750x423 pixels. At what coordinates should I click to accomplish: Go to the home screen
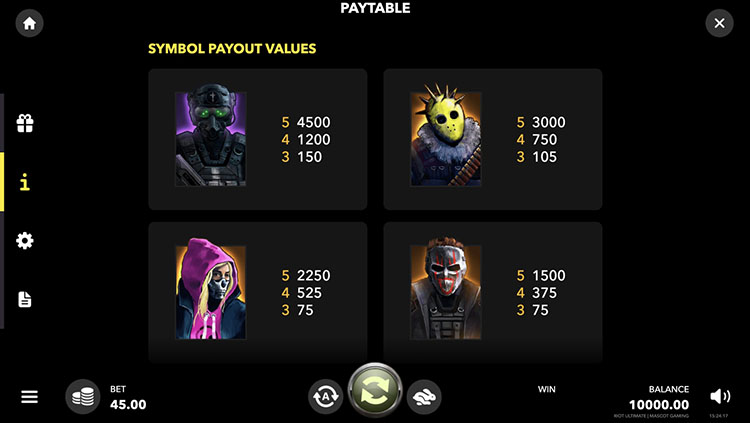(30, 24)
